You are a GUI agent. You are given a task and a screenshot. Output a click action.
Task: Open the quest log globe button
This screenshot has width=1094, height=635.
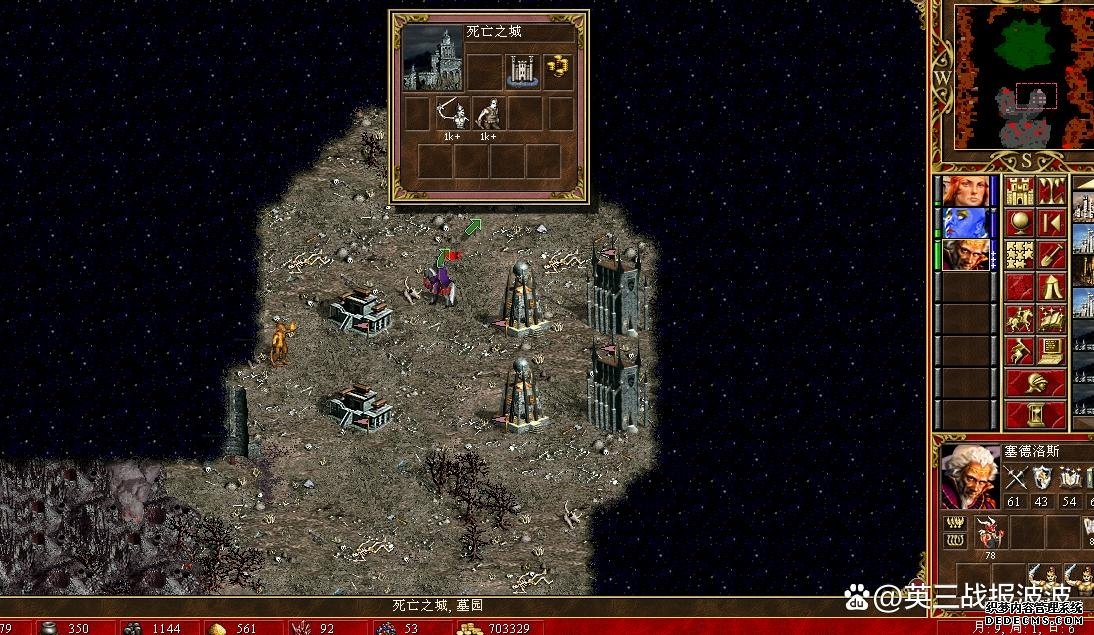(1019, 222)
